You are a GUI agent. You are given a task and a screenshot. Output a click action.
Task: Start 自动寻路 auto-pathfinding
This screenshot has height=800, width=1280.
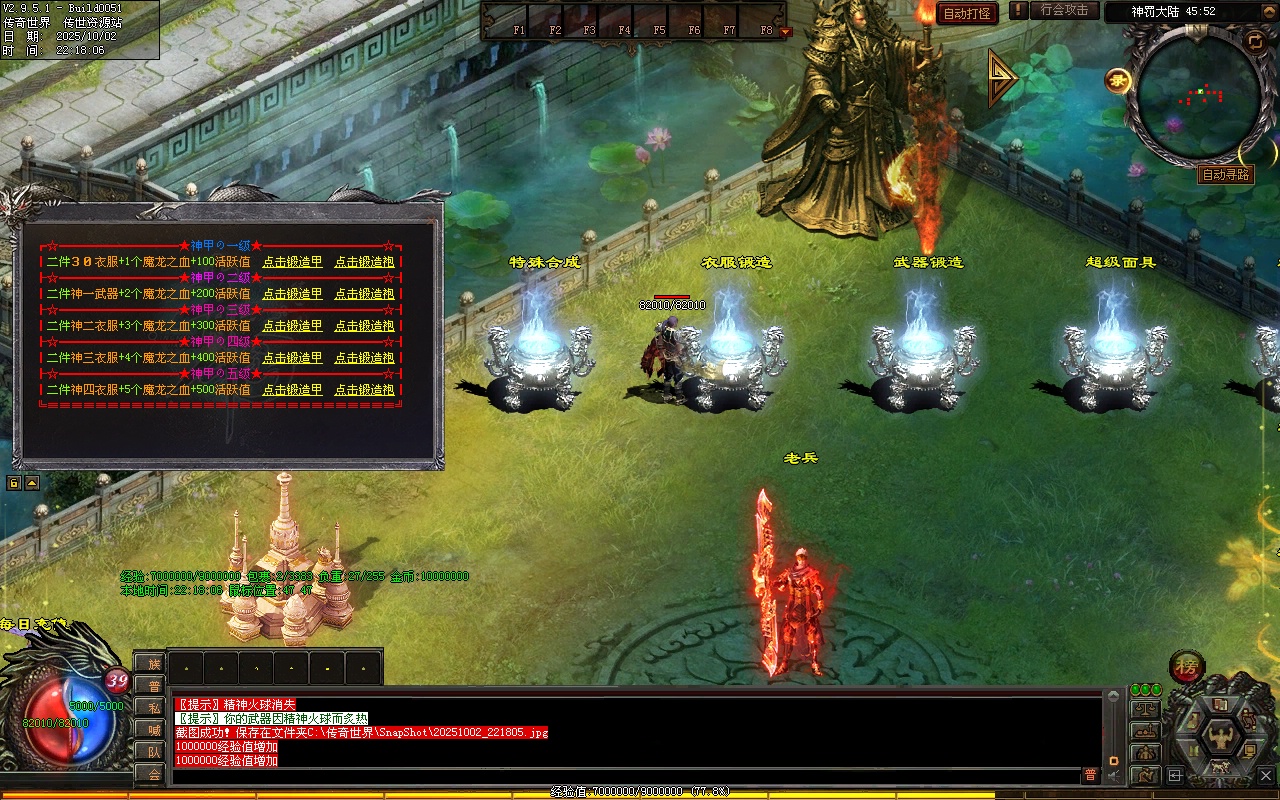1225,175
